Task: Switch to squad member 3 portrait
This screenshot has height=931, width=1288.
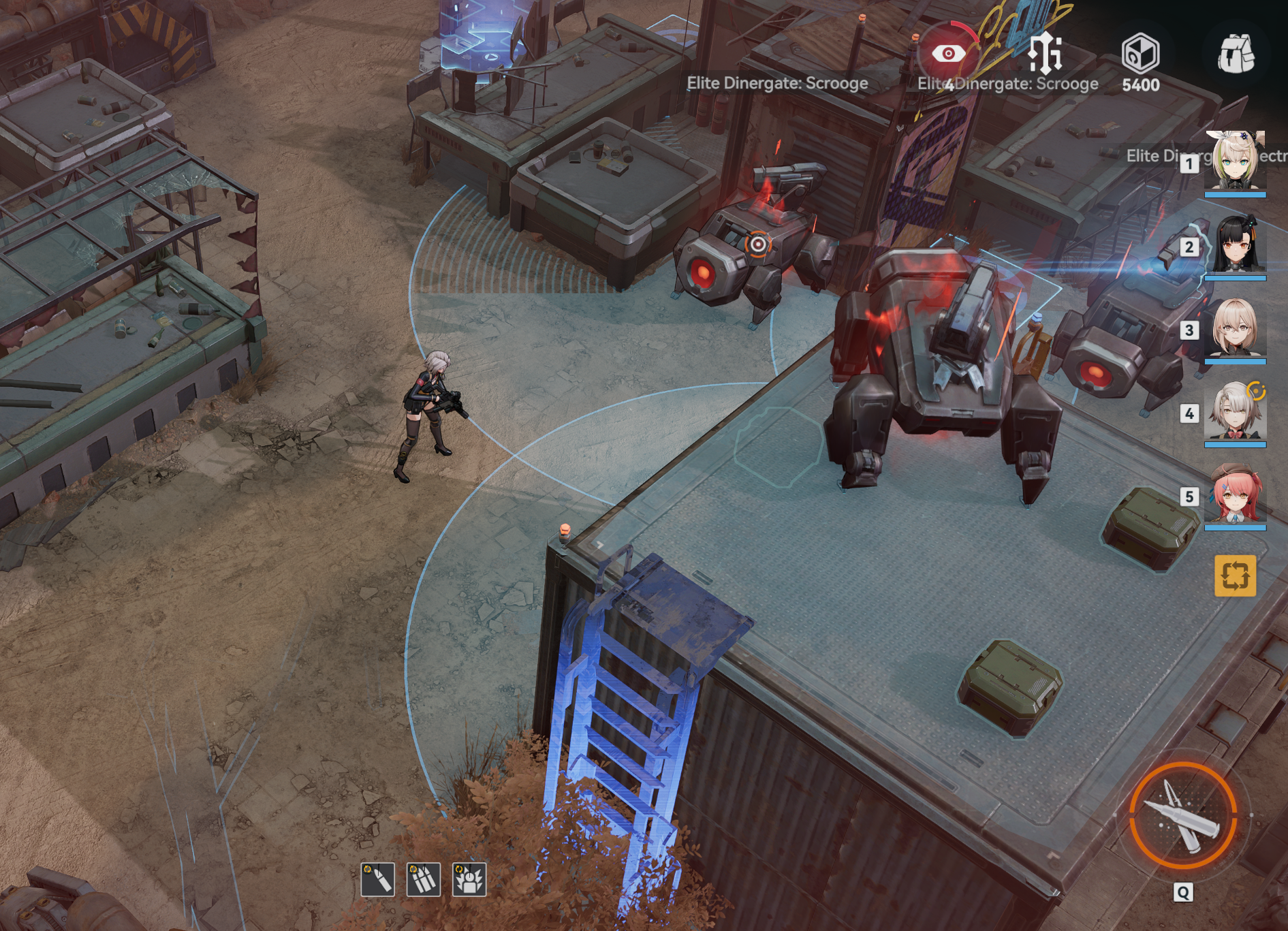Action: (1235, 329)
